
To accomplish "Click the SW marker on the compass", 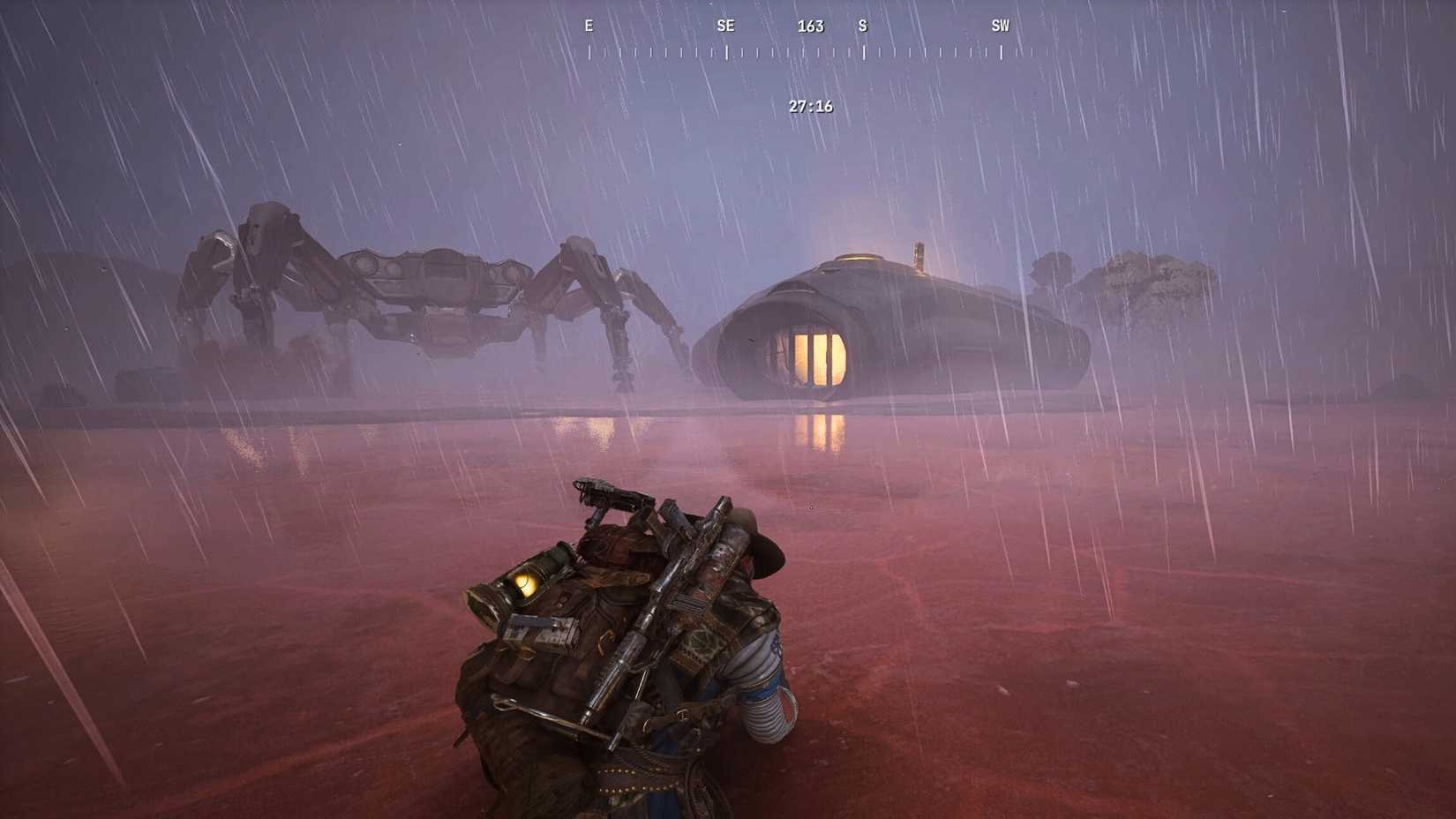I will click(x=1000, y=26).
